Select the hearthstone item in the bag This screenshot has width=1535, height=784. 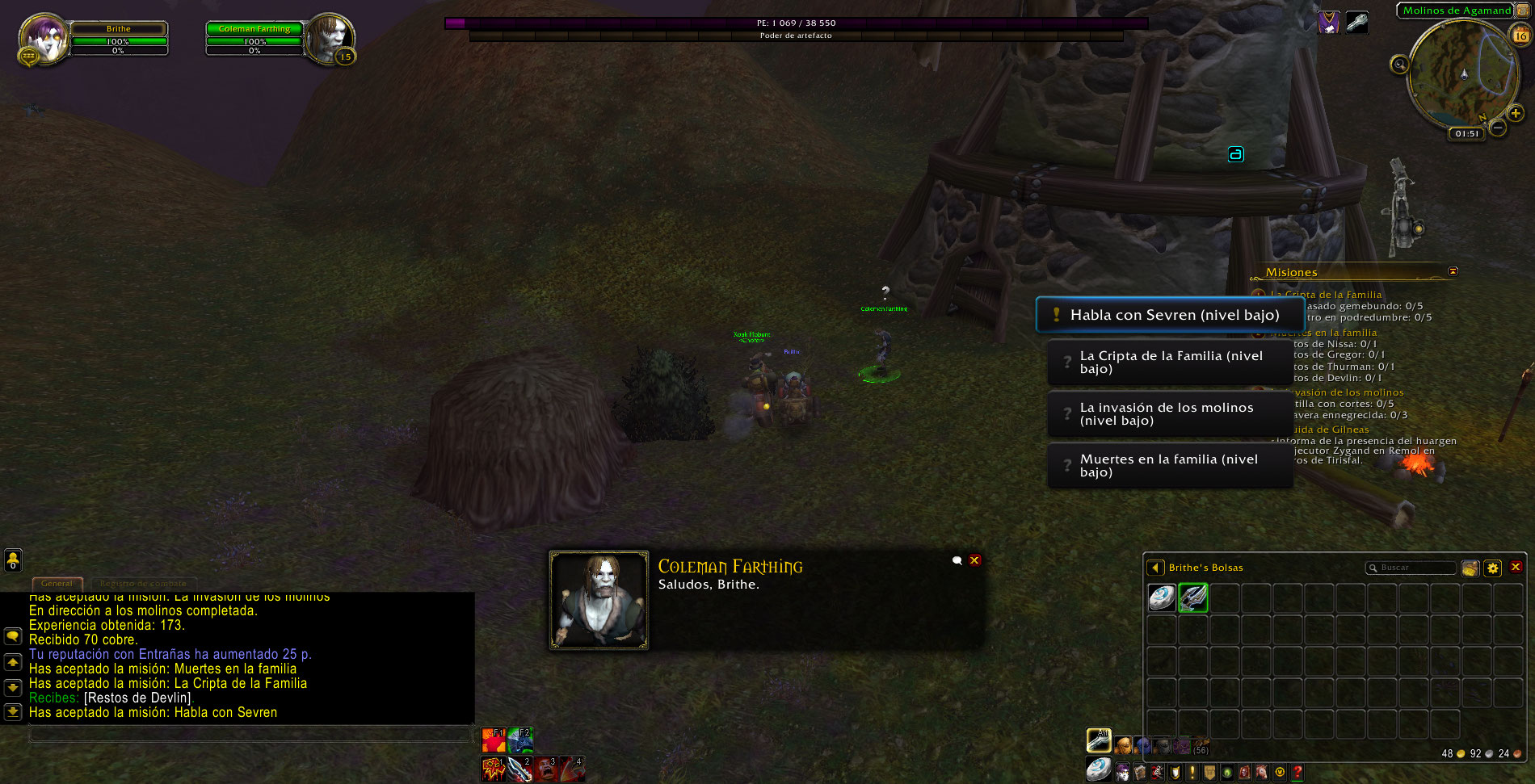click(x=1162, y=597)
